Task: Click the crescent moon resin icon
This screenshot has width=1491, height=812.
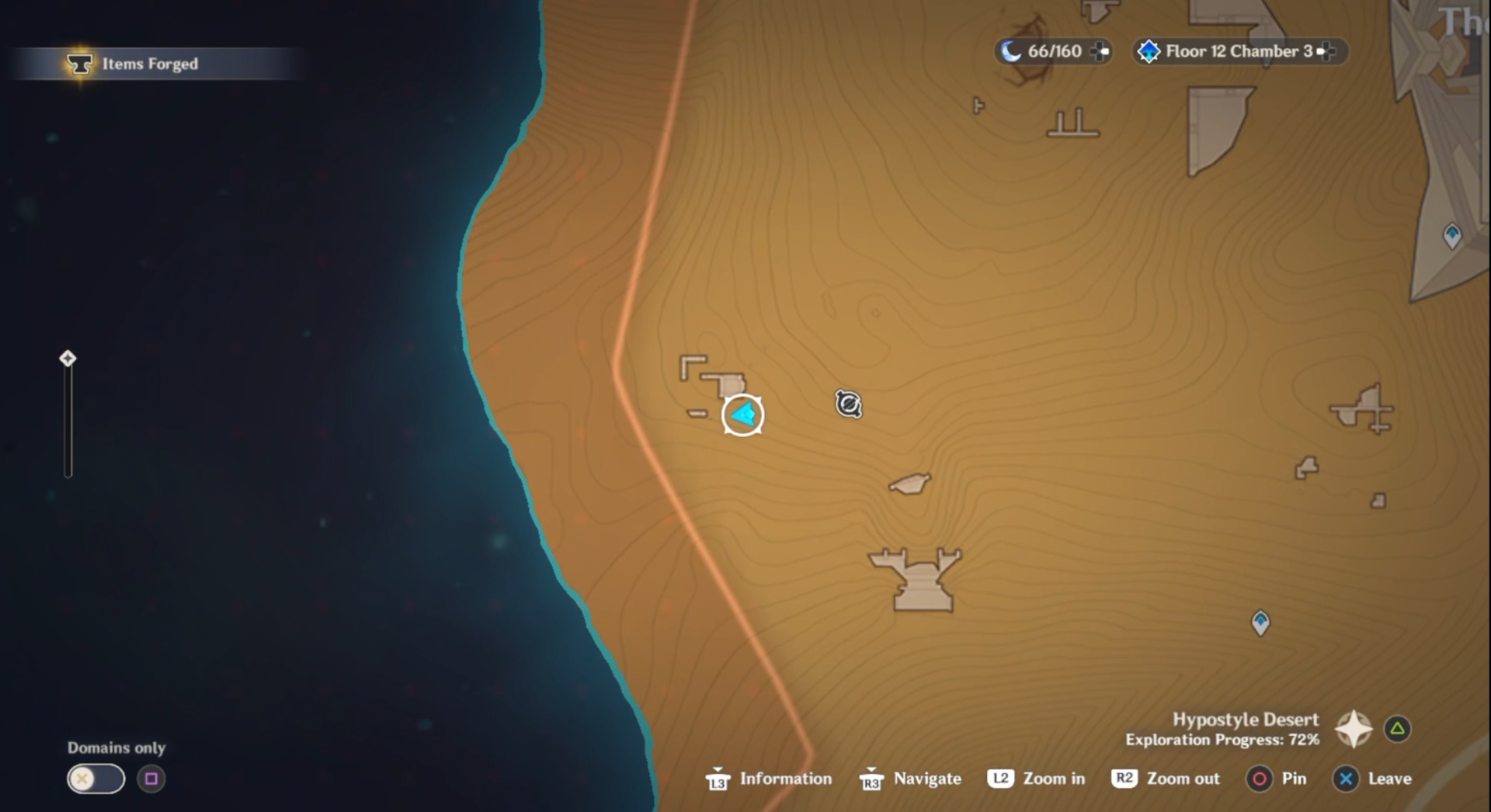Action: pos(1012,50)
